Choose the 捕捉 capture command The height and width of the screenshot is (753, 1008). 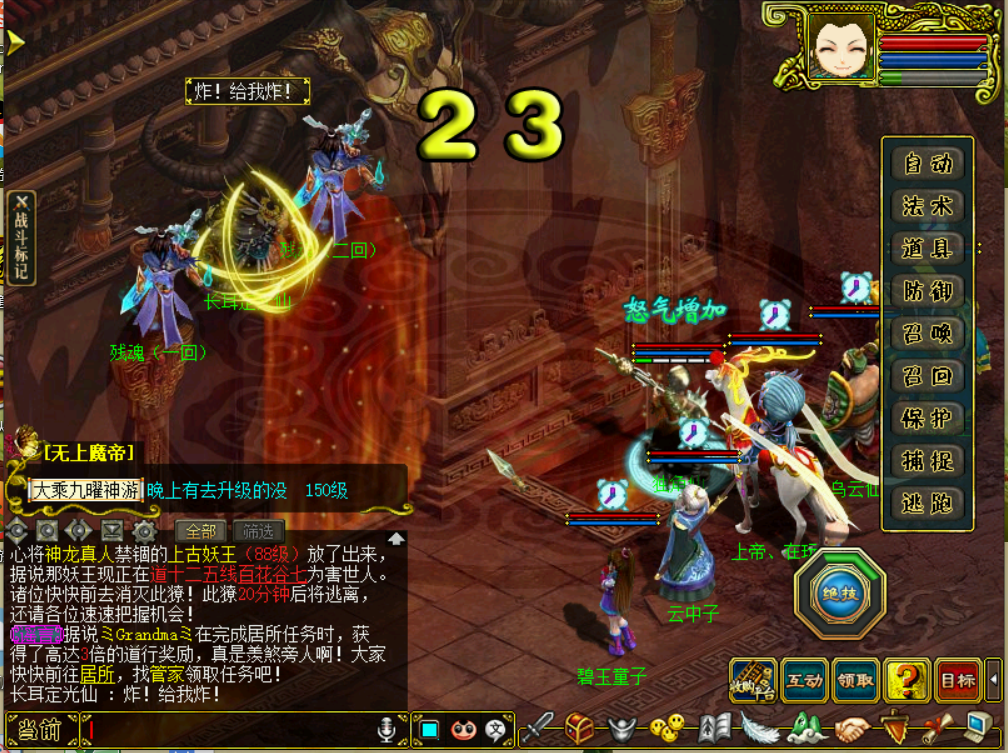927,462
